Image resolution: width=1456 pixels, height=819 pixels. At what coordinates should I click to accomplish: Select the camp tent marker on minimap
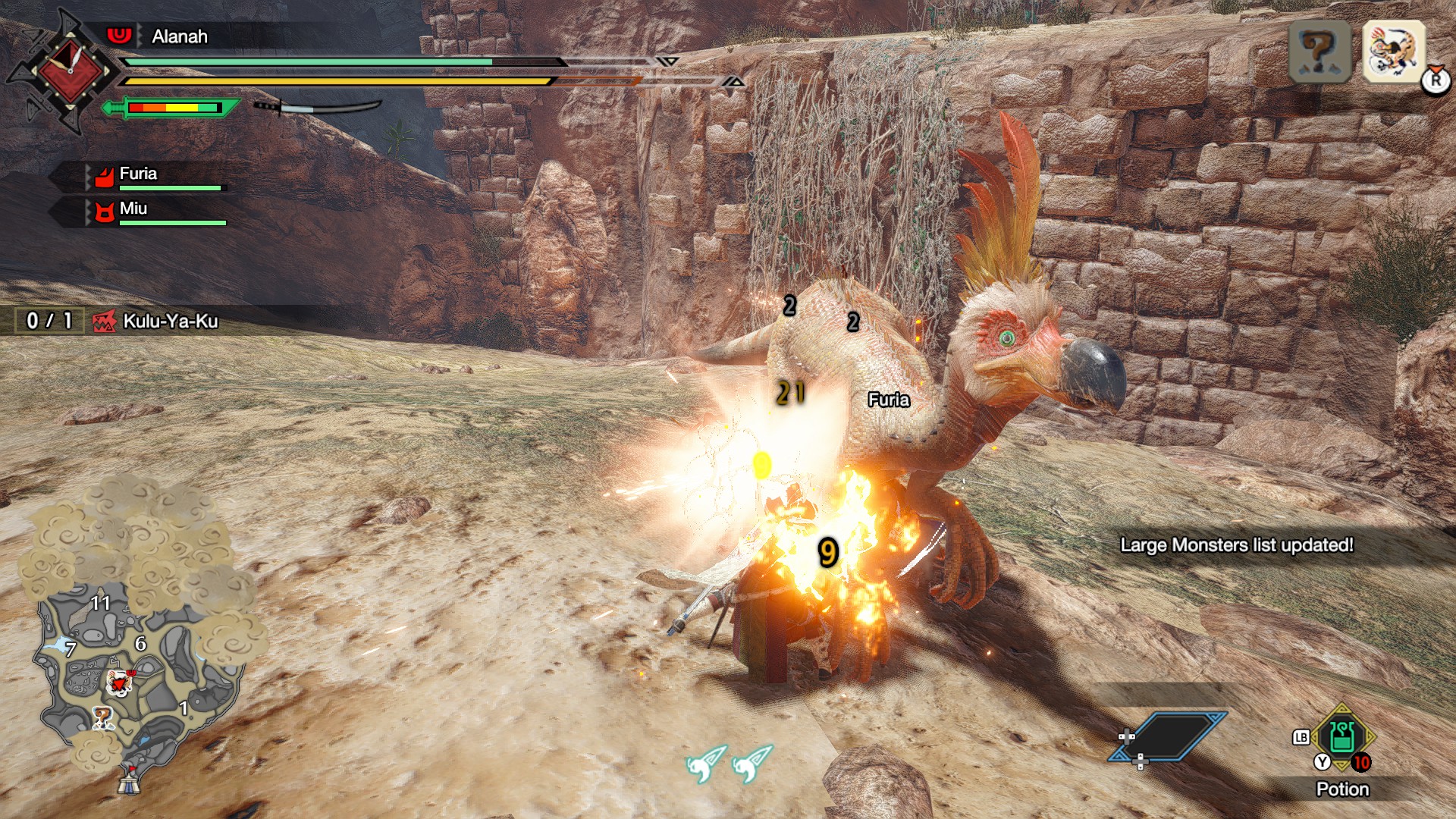129,780
